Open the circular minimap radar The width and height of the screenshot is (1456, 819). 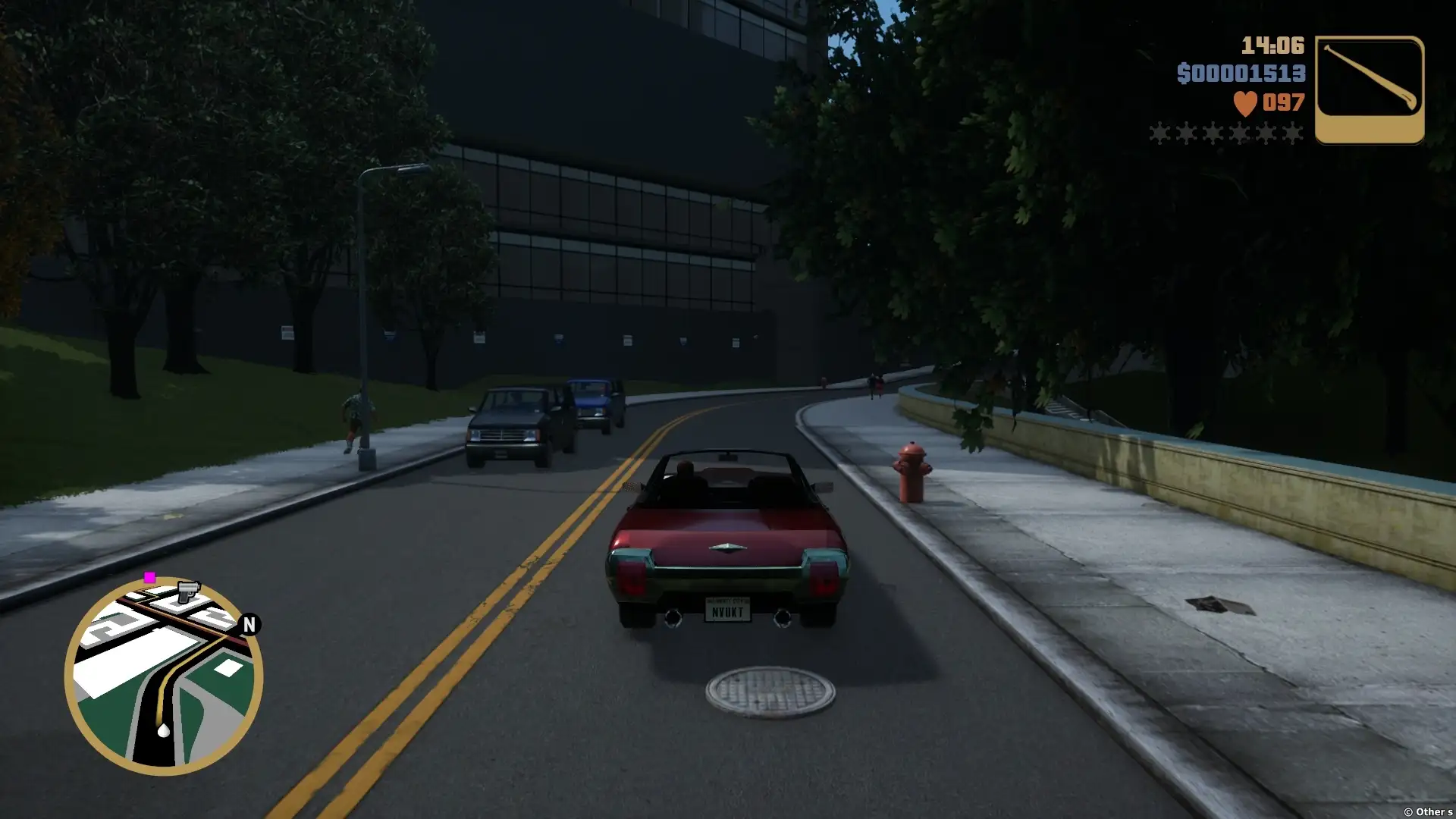pos(164,677)
